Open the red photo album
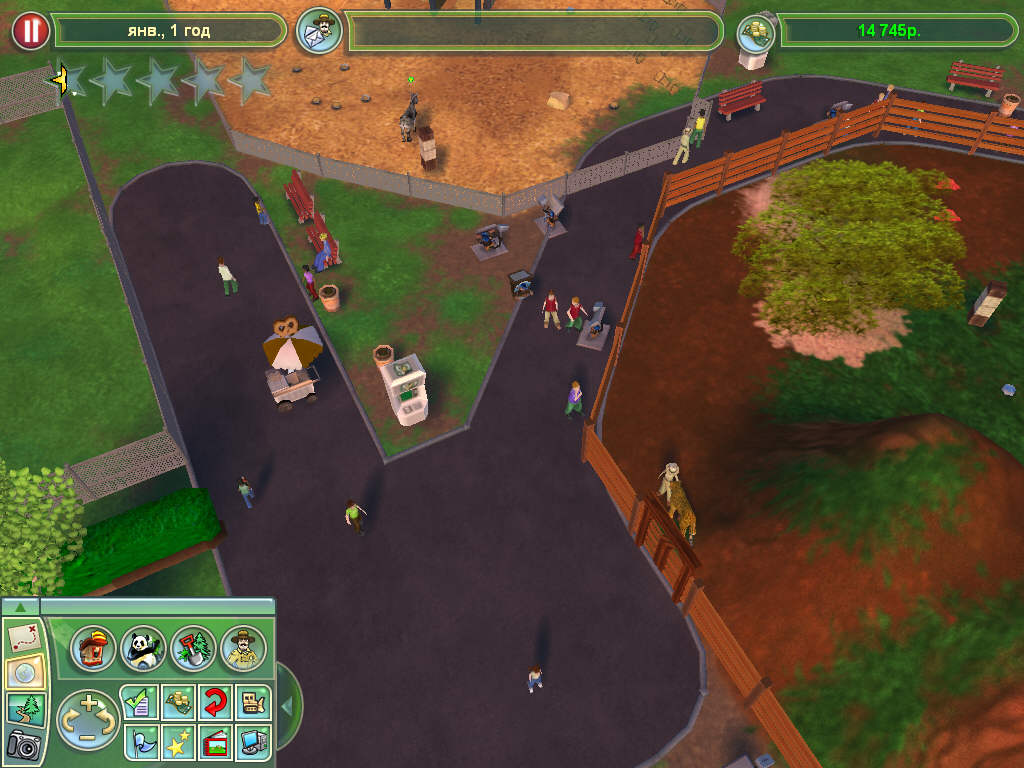The width and height of the screenshot is (1024, 768). (215, 741)
